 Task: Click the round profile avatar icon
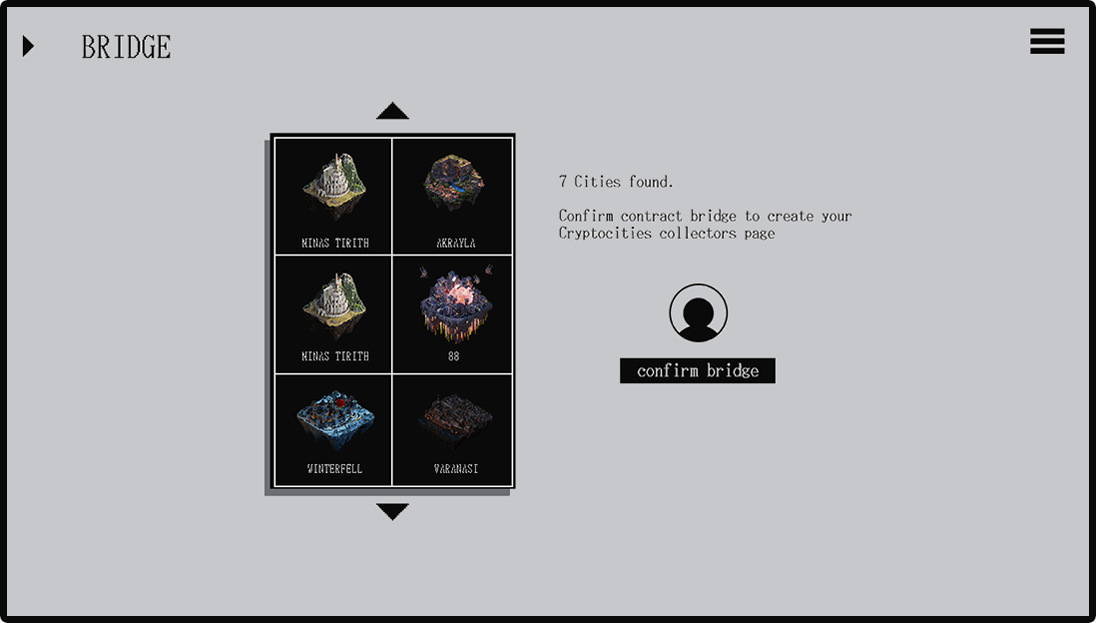[x=698, y=313]
